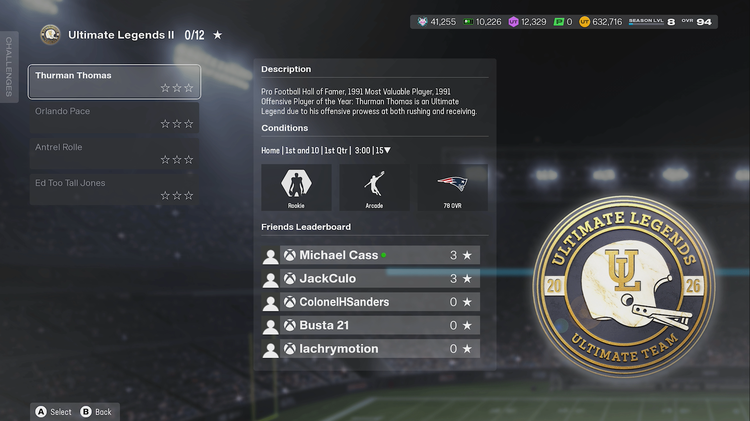750x421 pixels.
Task: Choose the Arcade game style tile
Action: click(374, 187)
